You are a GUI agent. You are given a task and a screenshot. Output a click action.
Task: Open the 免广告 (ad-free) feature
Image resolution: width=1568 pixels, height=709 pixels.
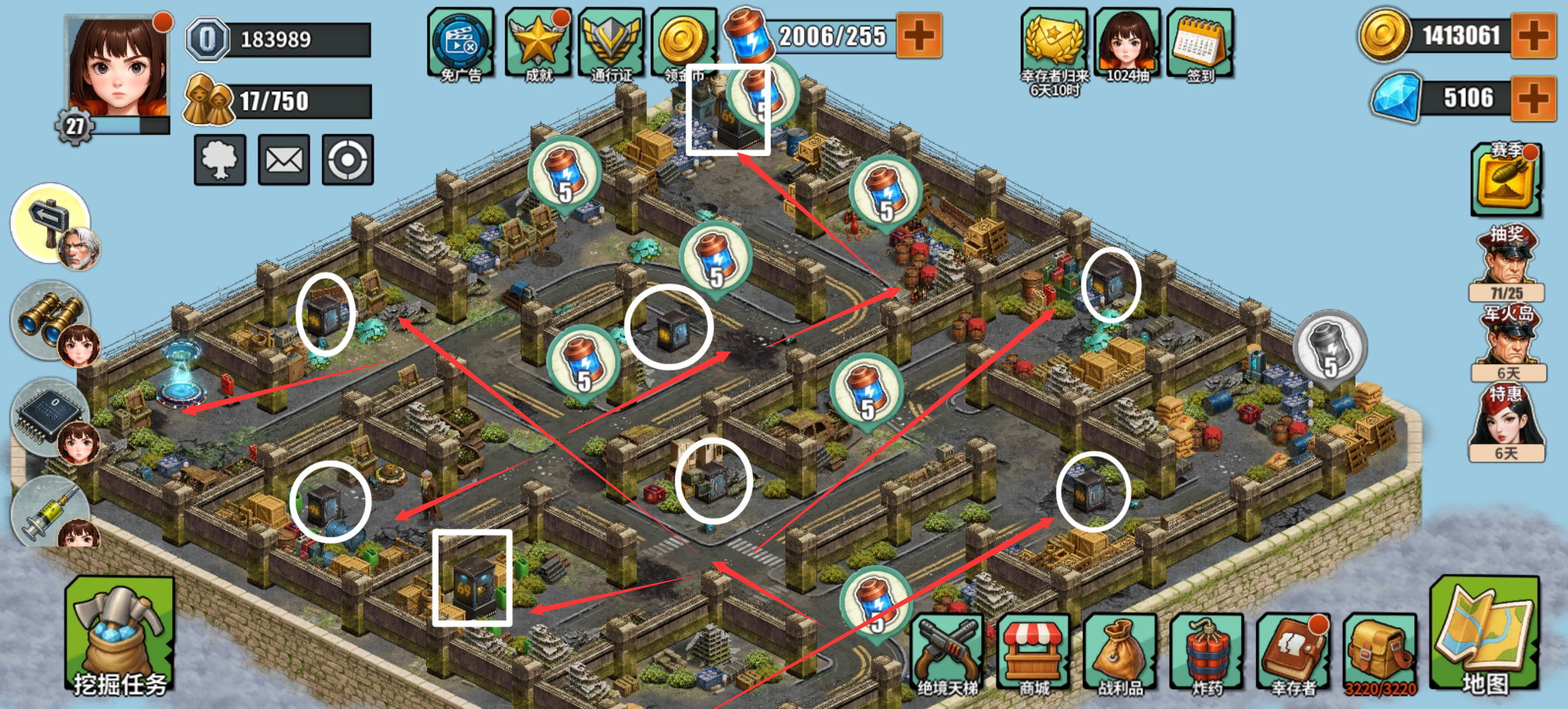(459, 42)
